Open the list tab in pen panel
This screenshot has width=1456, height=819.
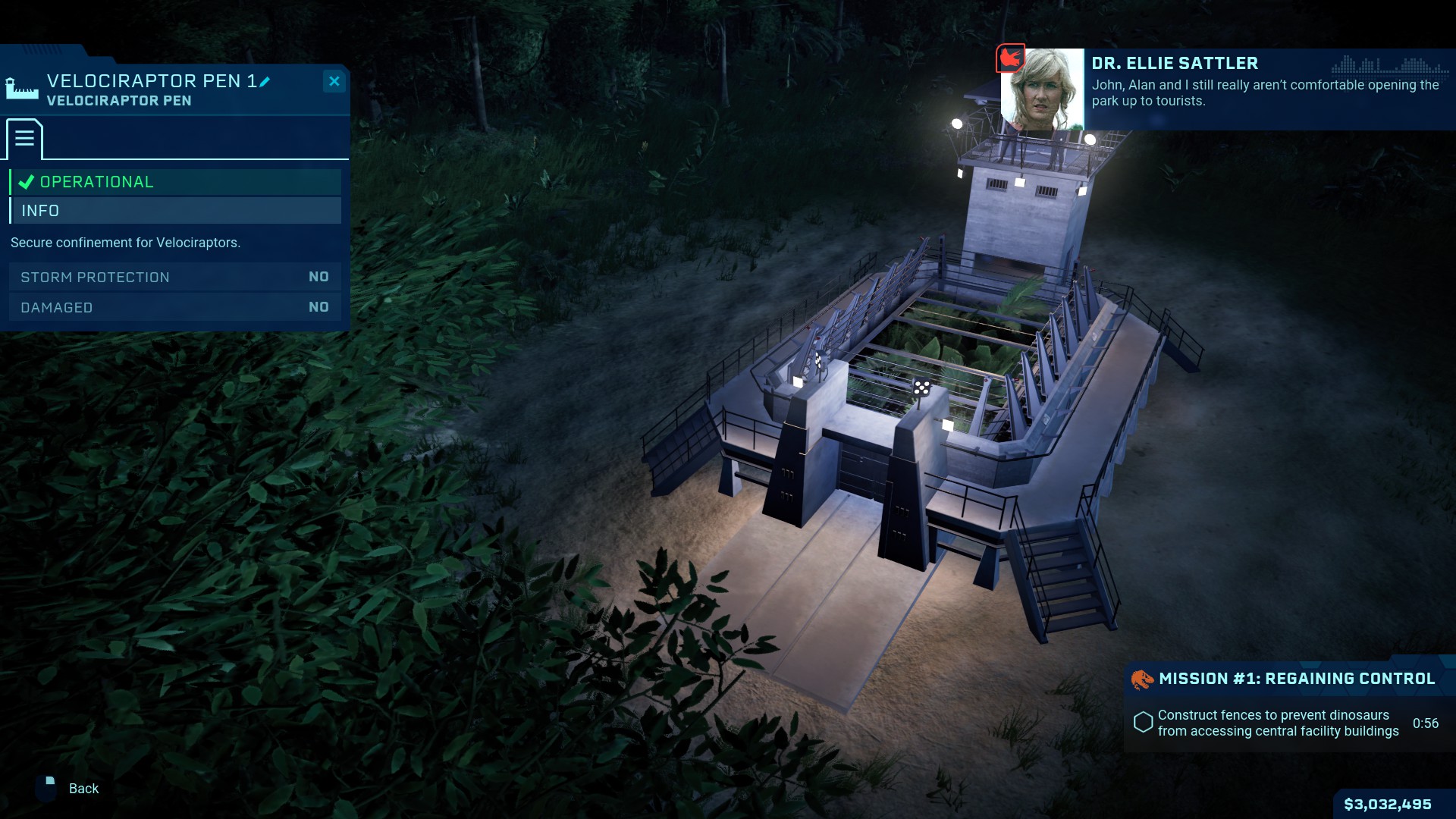[24, 139]
